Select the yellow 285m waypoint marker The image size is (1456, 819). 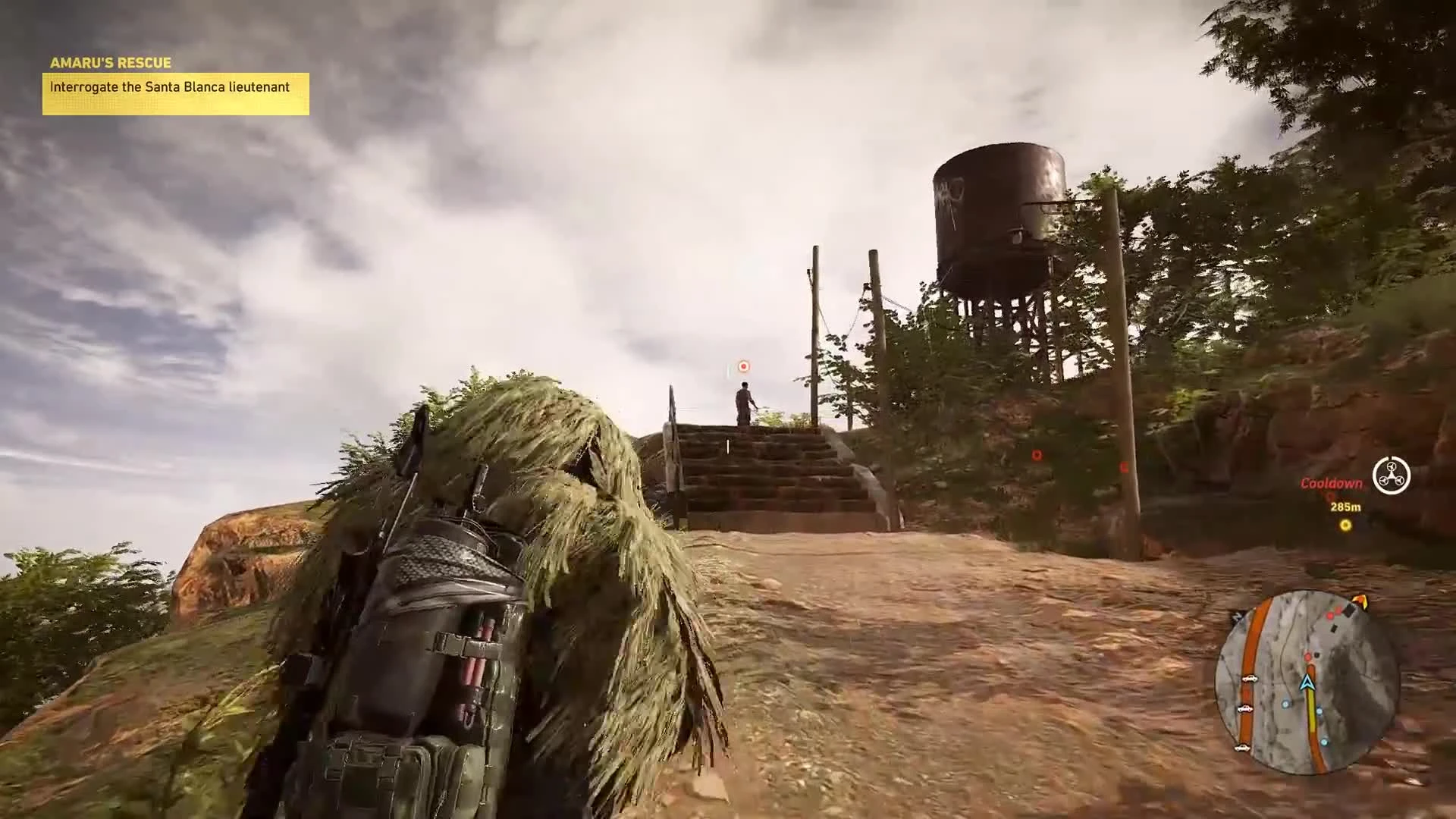tap(1347, 525)
